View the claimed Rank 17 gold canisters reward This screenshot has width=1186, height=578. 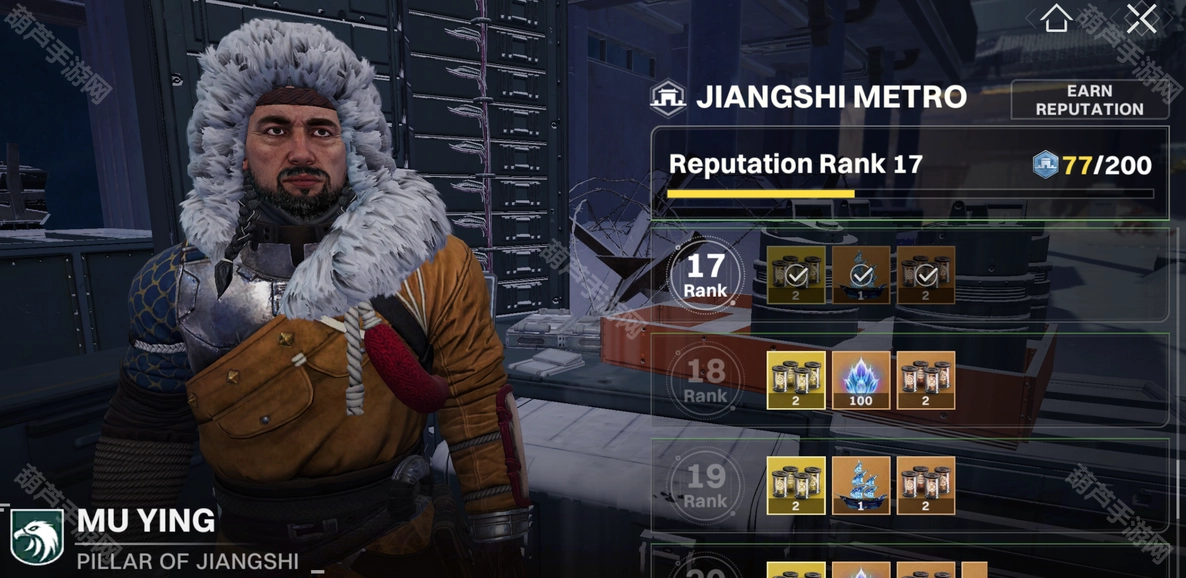(x=796, y=275)
